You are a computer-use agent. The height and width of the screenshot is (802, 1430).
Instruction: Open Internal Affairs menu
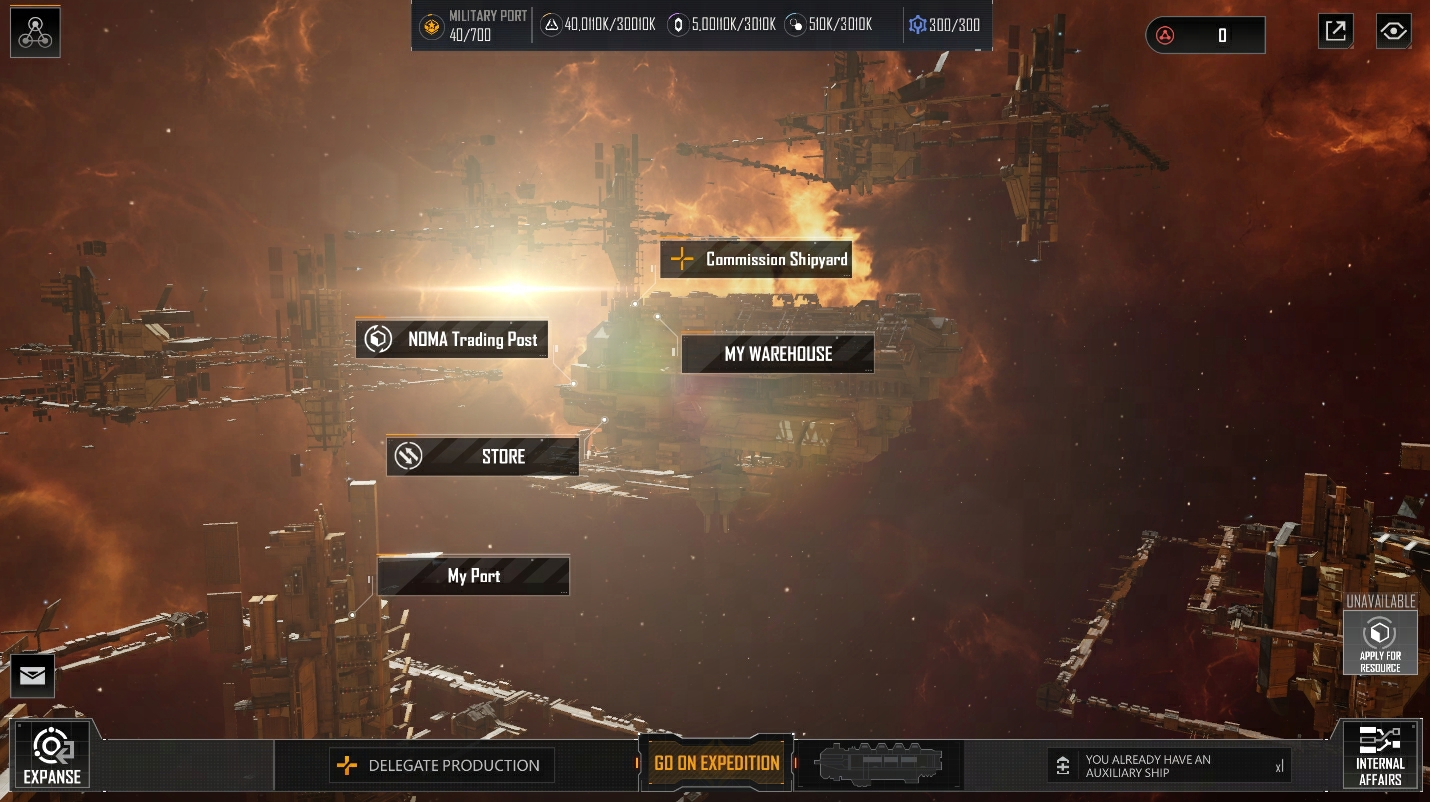click(1380, 756)
